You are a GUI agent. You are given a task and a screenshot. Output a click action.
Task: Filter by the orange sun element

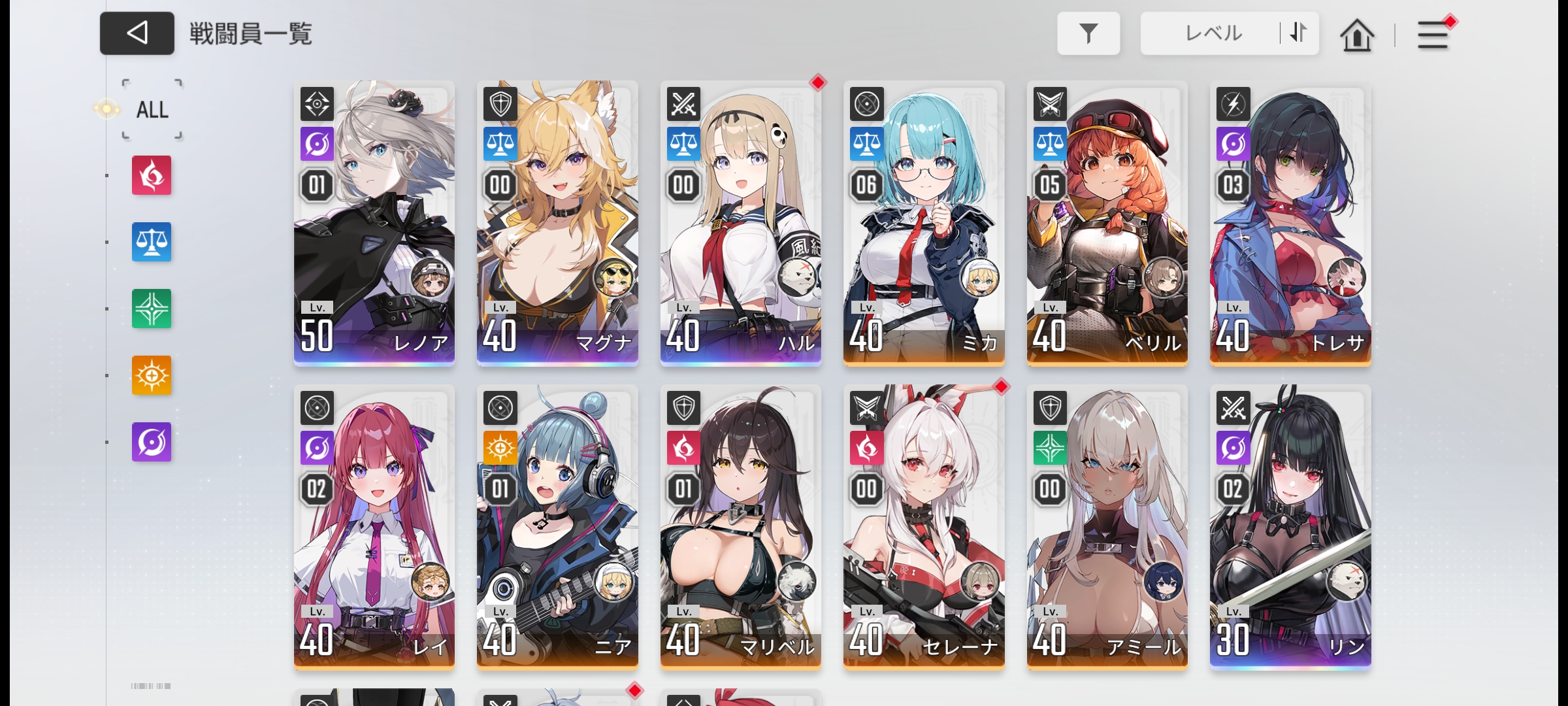[152, 375]
